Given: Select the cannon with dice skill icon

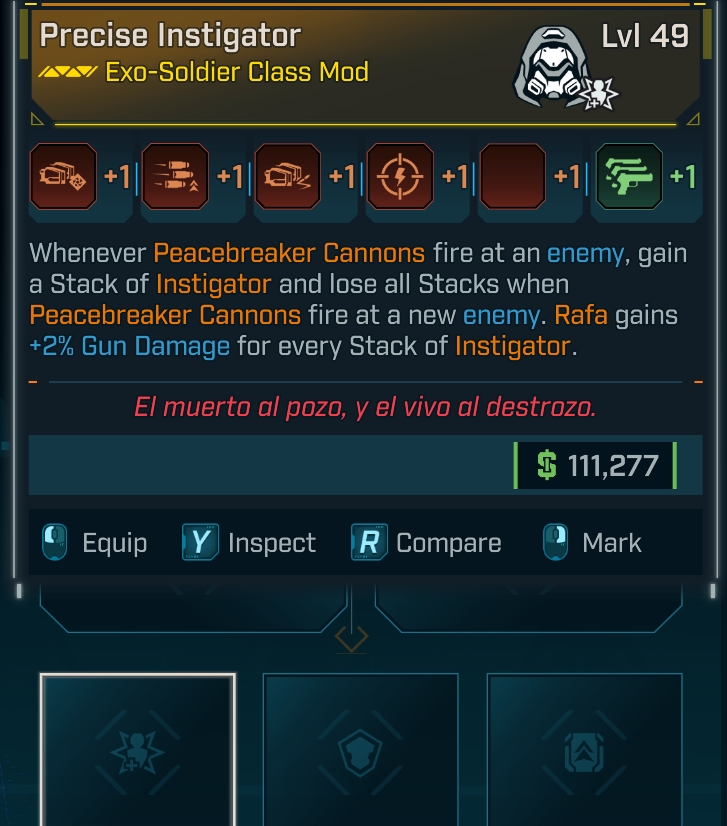Looking at the screenshot, I should point(63,177).
